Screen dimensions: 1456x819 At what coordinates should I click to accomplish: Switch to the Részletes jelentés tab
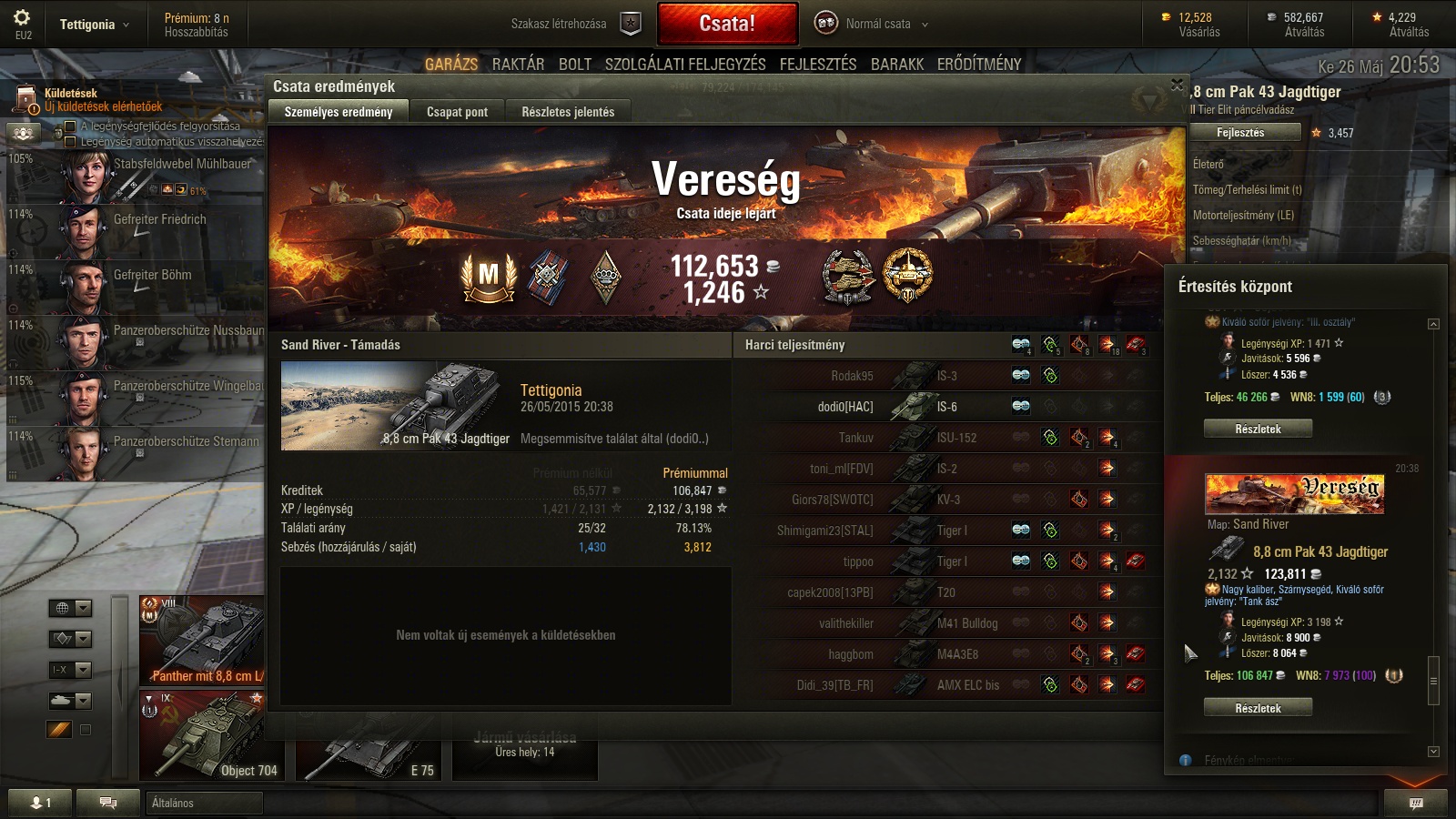[568, 112]
